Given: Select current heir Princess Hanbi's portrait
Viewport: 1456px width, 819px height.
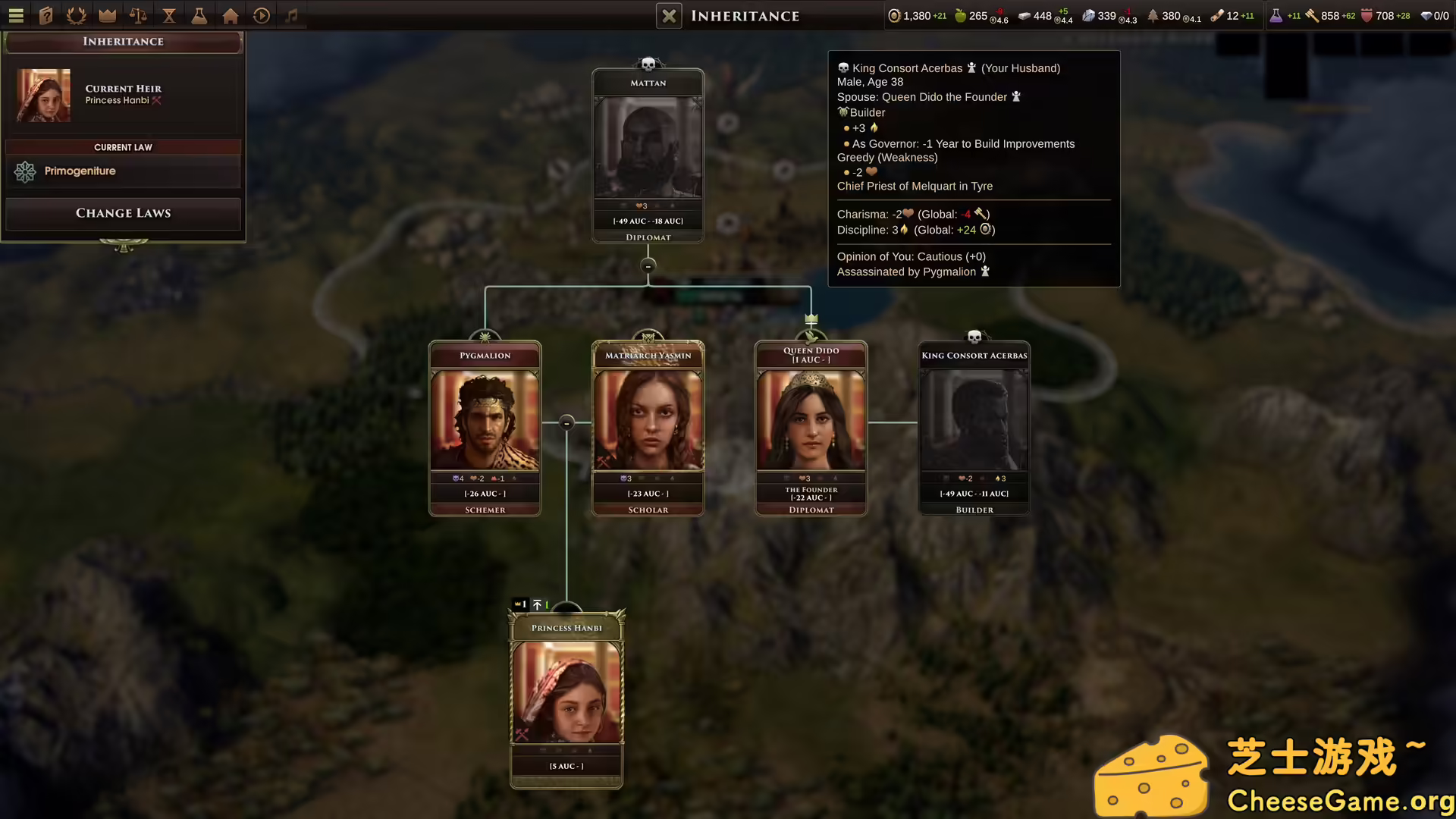Looking at the screenshot, I should point(44,96).
